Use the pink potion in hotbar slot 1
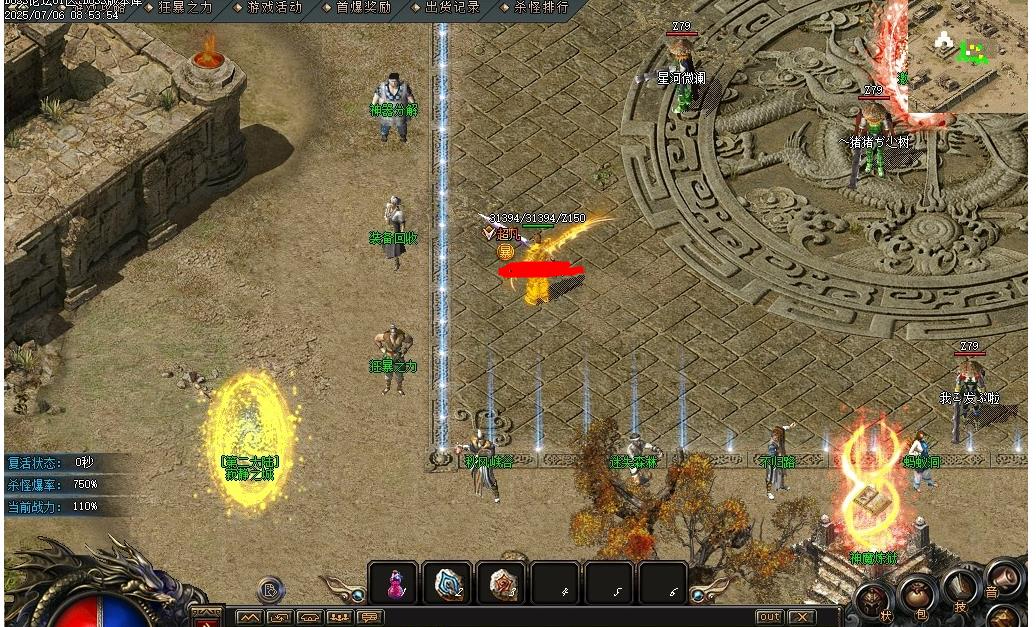 coord(394,583)
